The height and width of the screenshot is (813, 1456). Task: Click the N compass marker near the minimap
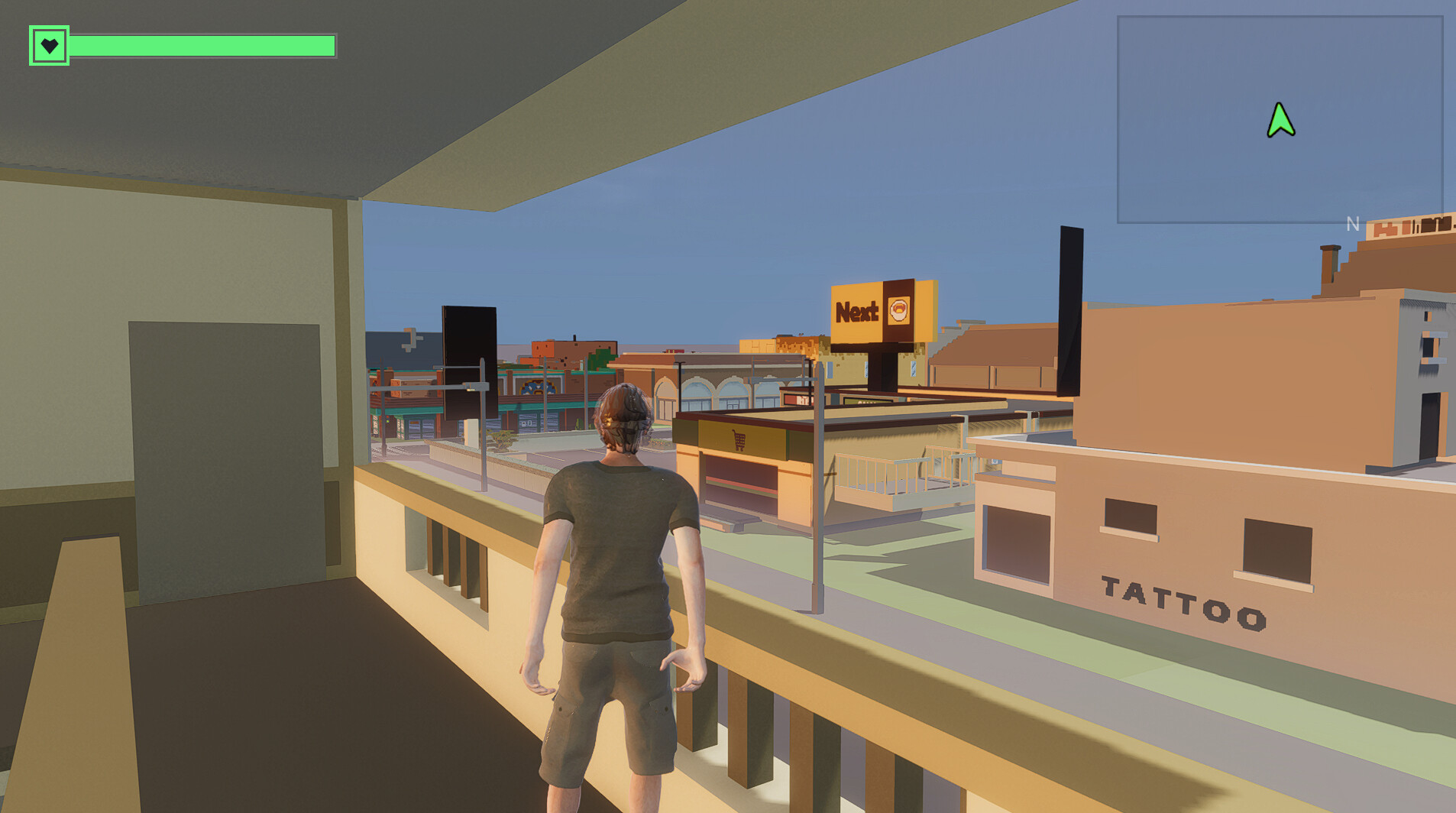click(x=1352, y=223)
